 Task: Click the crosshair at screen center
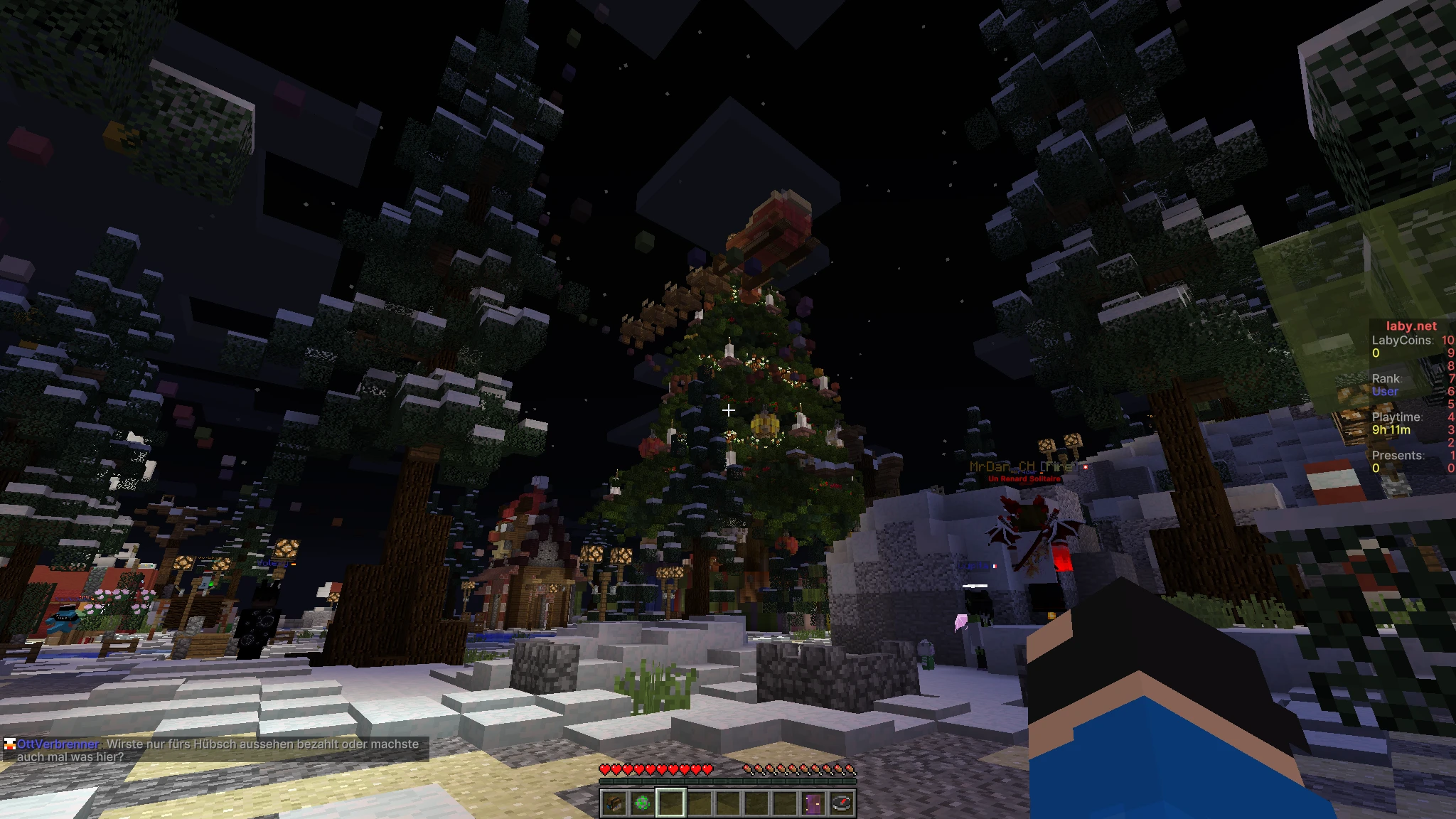(x=728, y=409)
